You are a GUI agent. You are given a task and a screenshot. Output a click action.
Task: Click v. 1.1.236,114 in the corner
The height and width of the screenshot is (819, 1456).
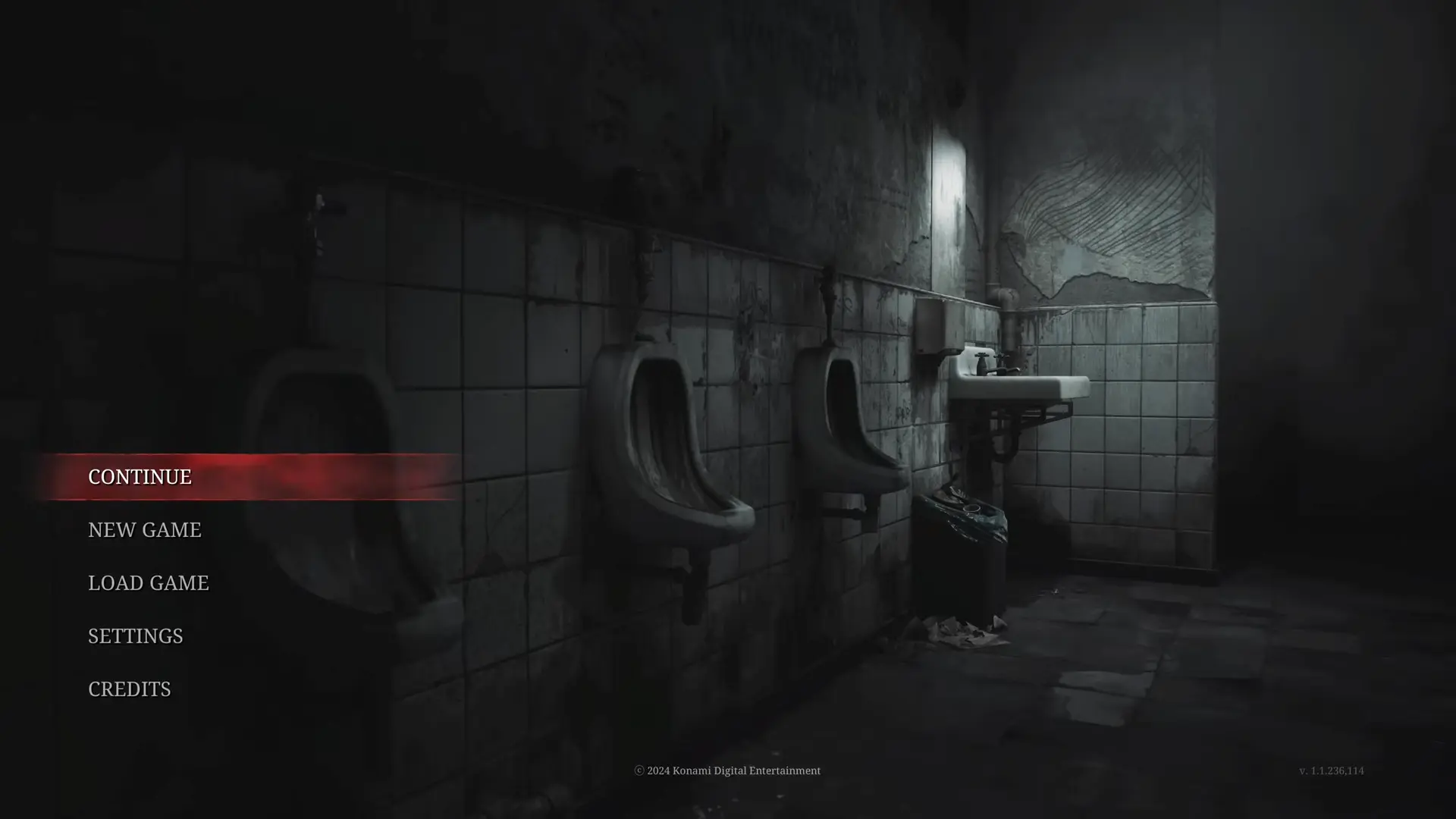click(1333, 770)
